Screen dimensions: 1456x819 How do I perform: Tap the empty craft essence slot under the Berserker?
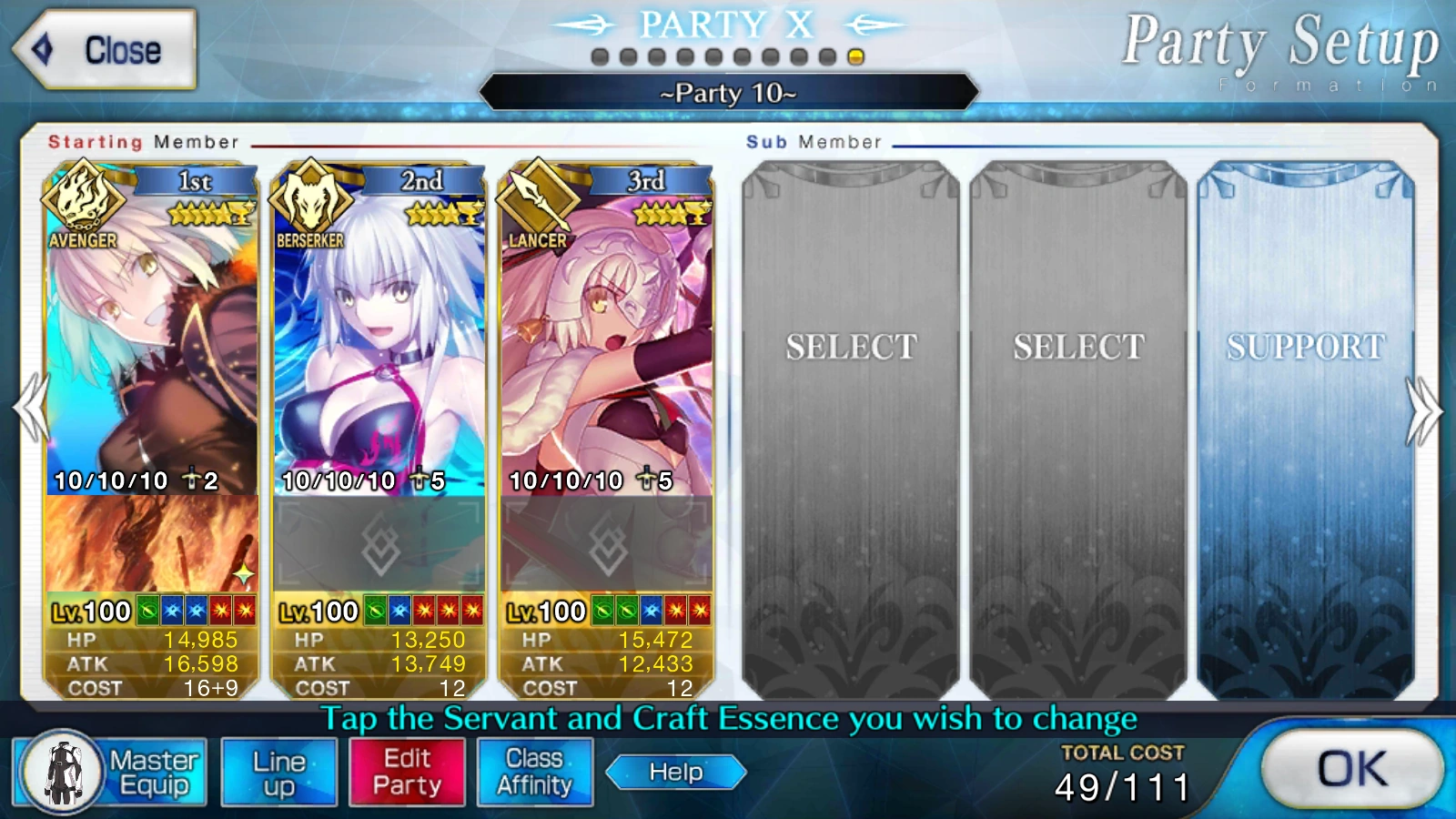coord(382,546)
